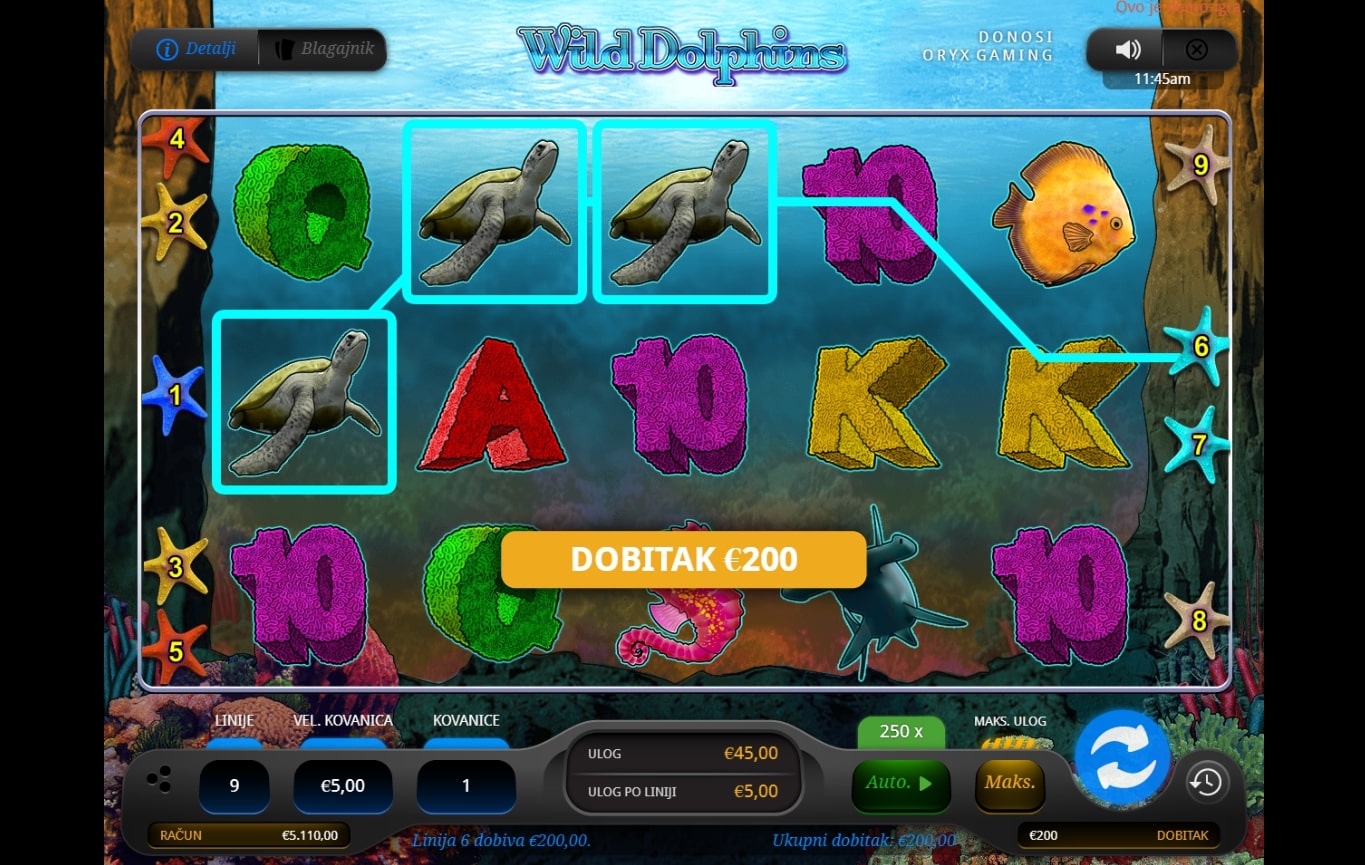1365x865 pixels.
Task: Select the 250 x autoplay option
Action: pos(900,732)
